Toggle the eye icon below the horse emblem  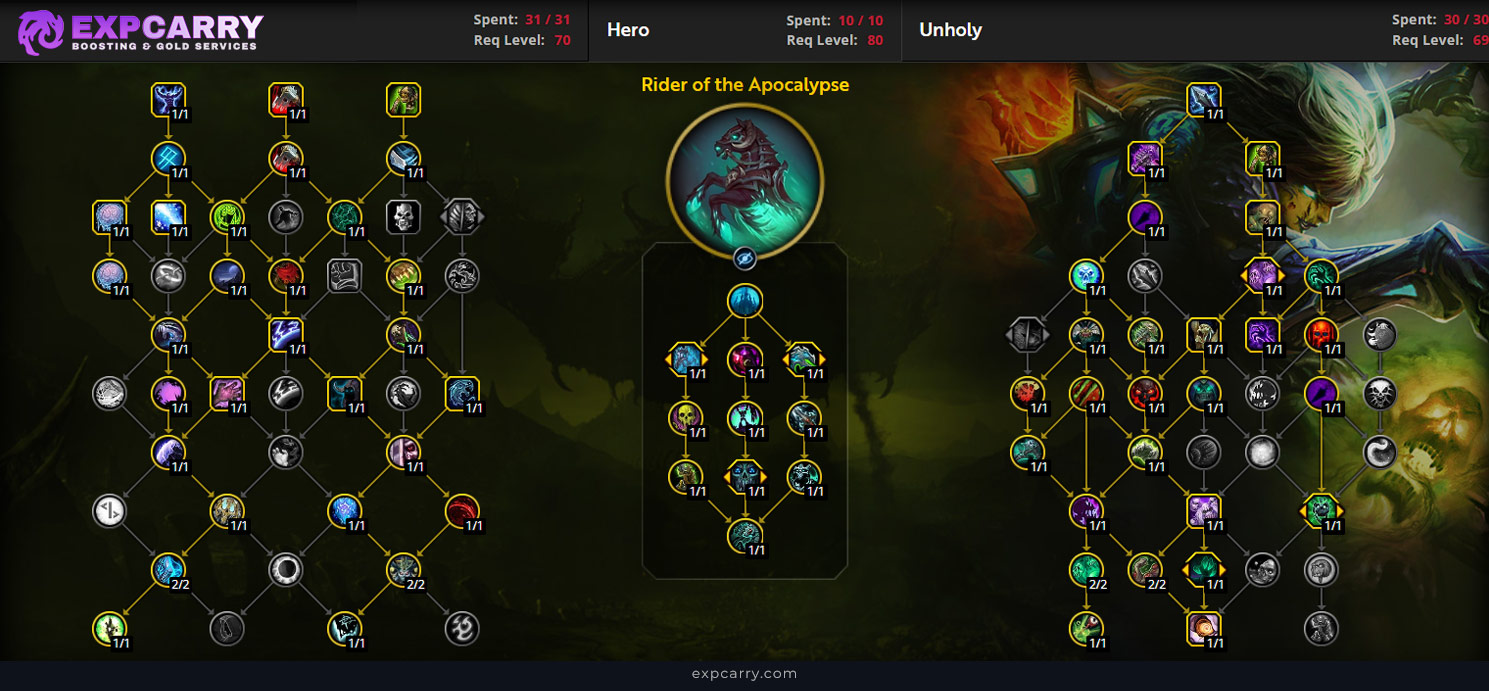click(744, 258)
